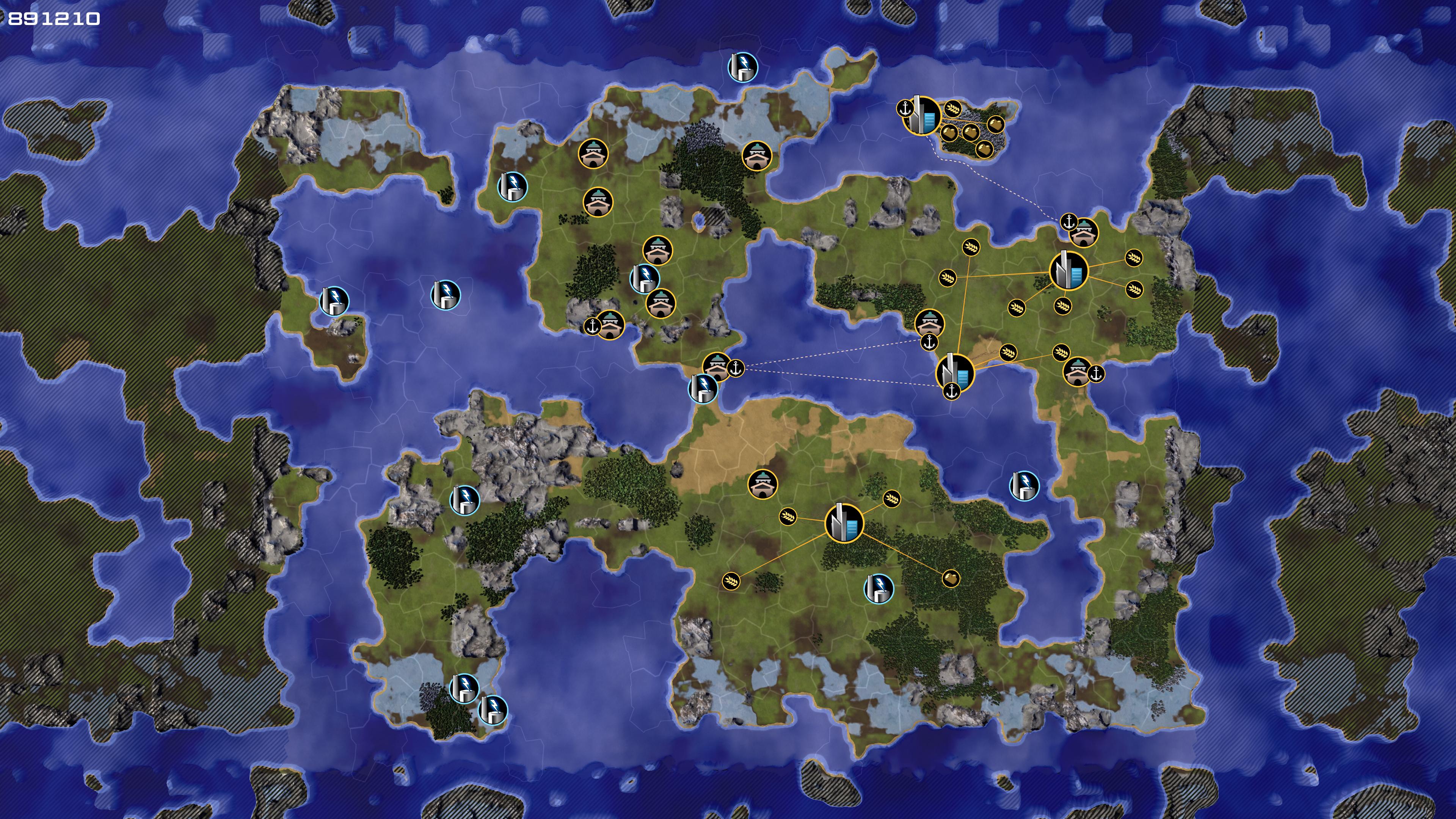Click the gold nugget joined by an orange line
1456x819 pixels.
(951, 578)
